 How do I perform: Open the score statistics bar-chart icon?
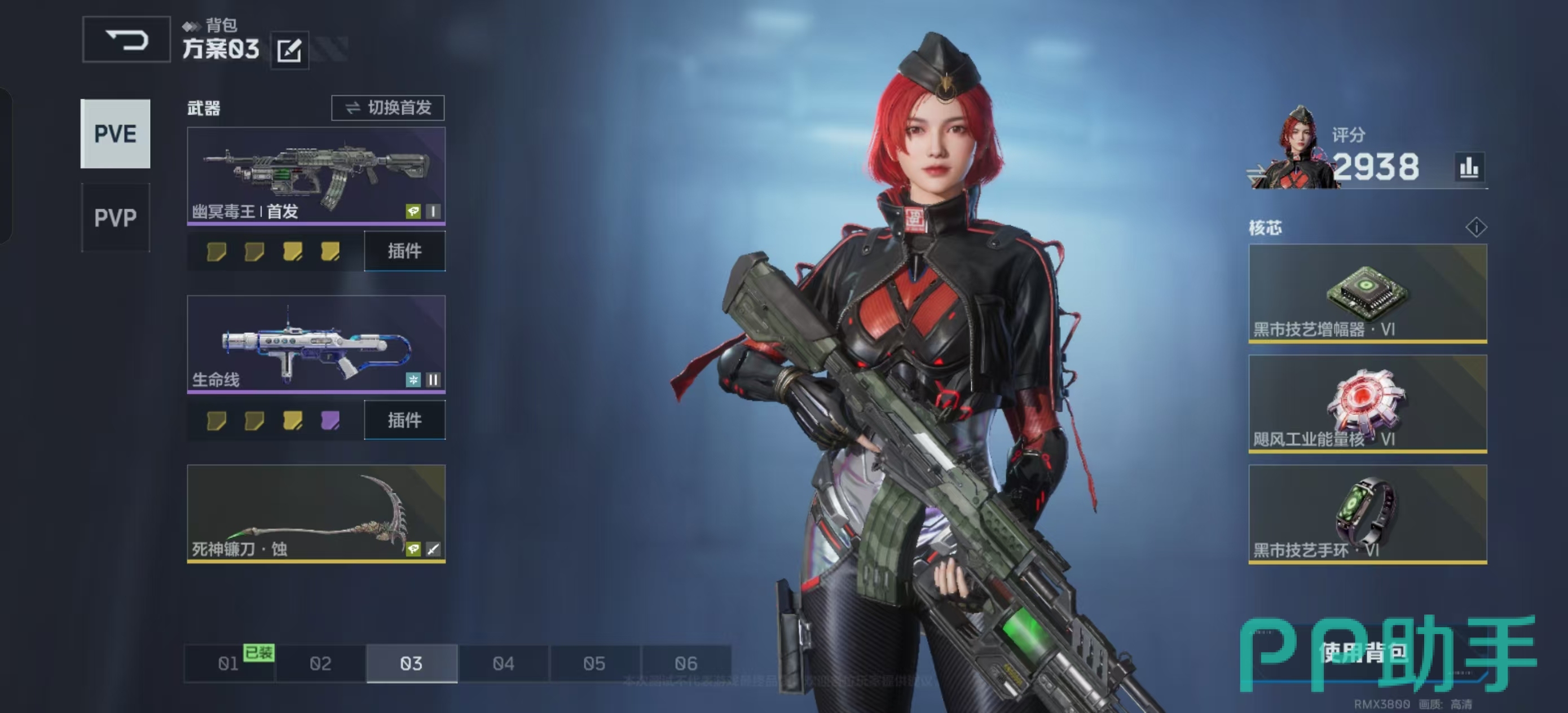(1469, 167)
